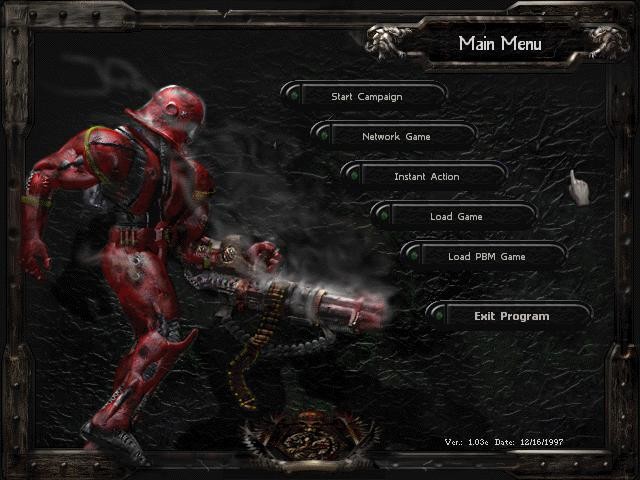Click Exit Program to quit
This screenshot has height=480, width=640.
[511, 316]
